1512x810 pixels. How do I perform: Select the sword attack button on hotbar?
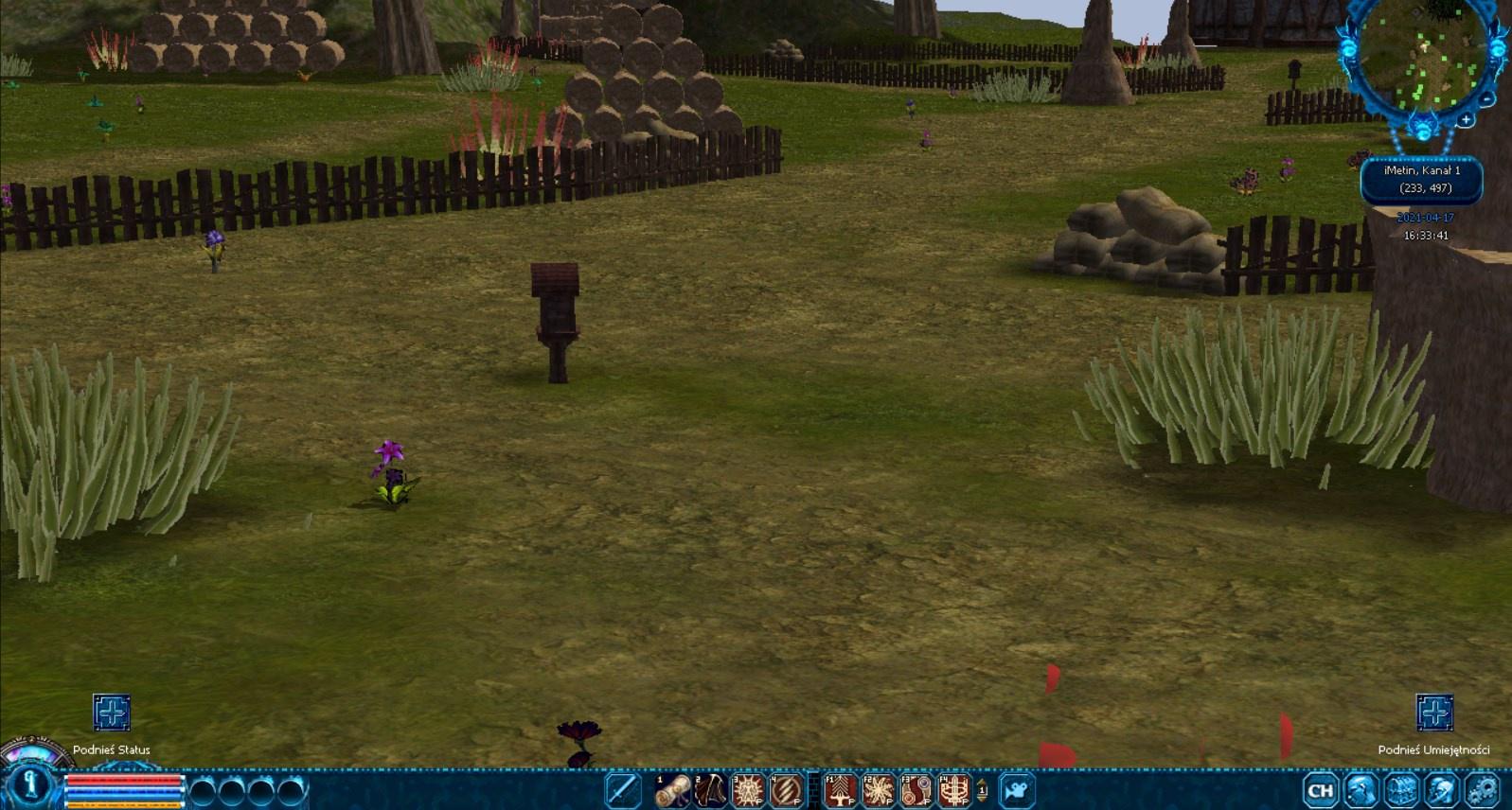(x=622, y=790)
